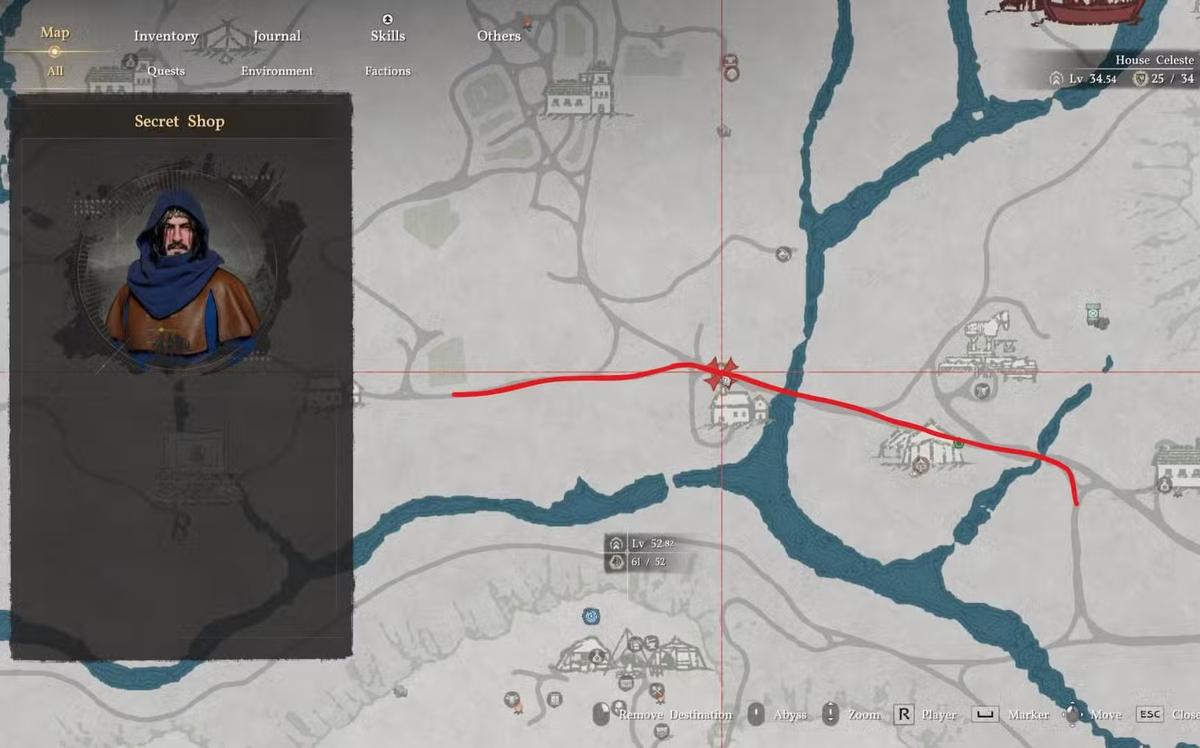Viewport: 1200px width, 748px height.
Task: Select the All map filter
Action: (x=55, y=71)
